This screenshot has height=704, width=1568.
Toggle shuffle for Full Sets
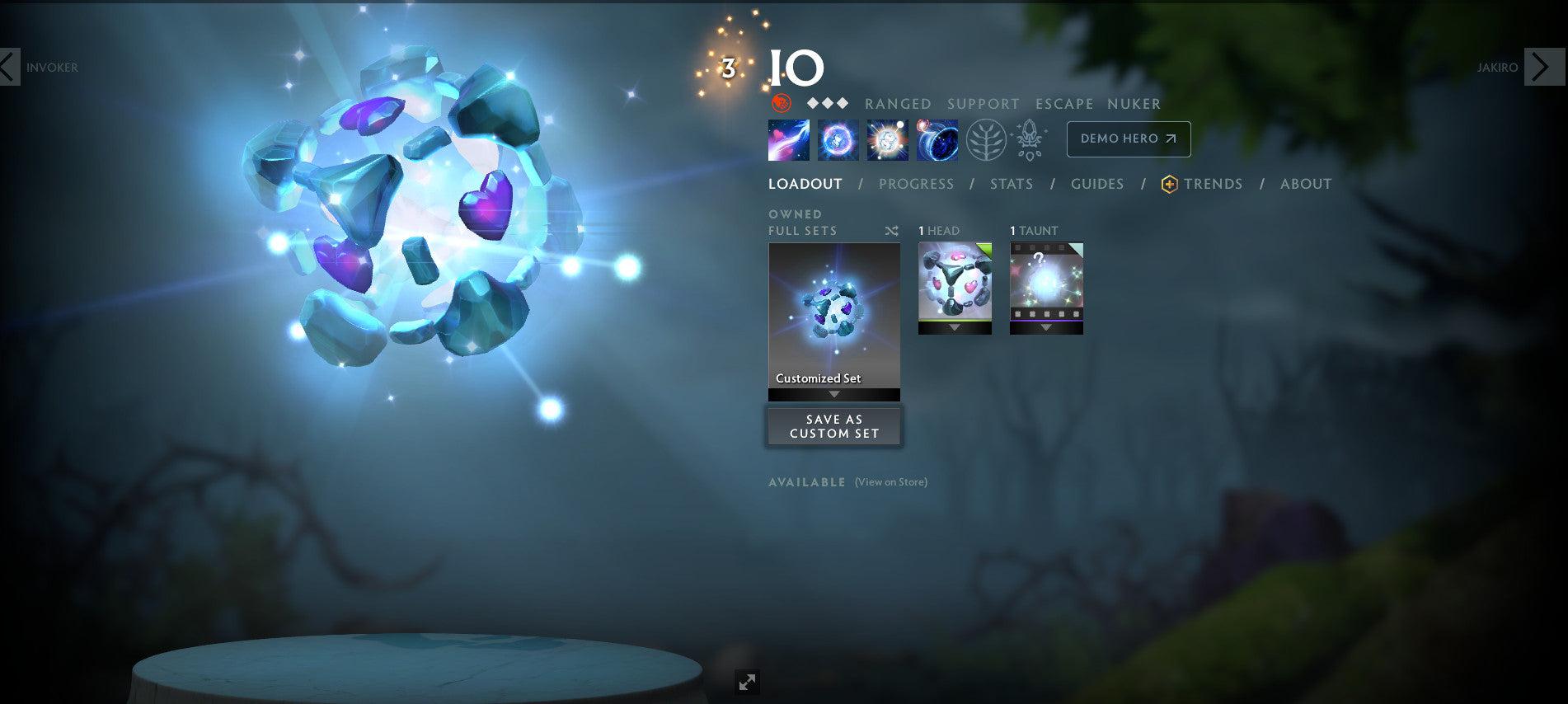(890, 232)
